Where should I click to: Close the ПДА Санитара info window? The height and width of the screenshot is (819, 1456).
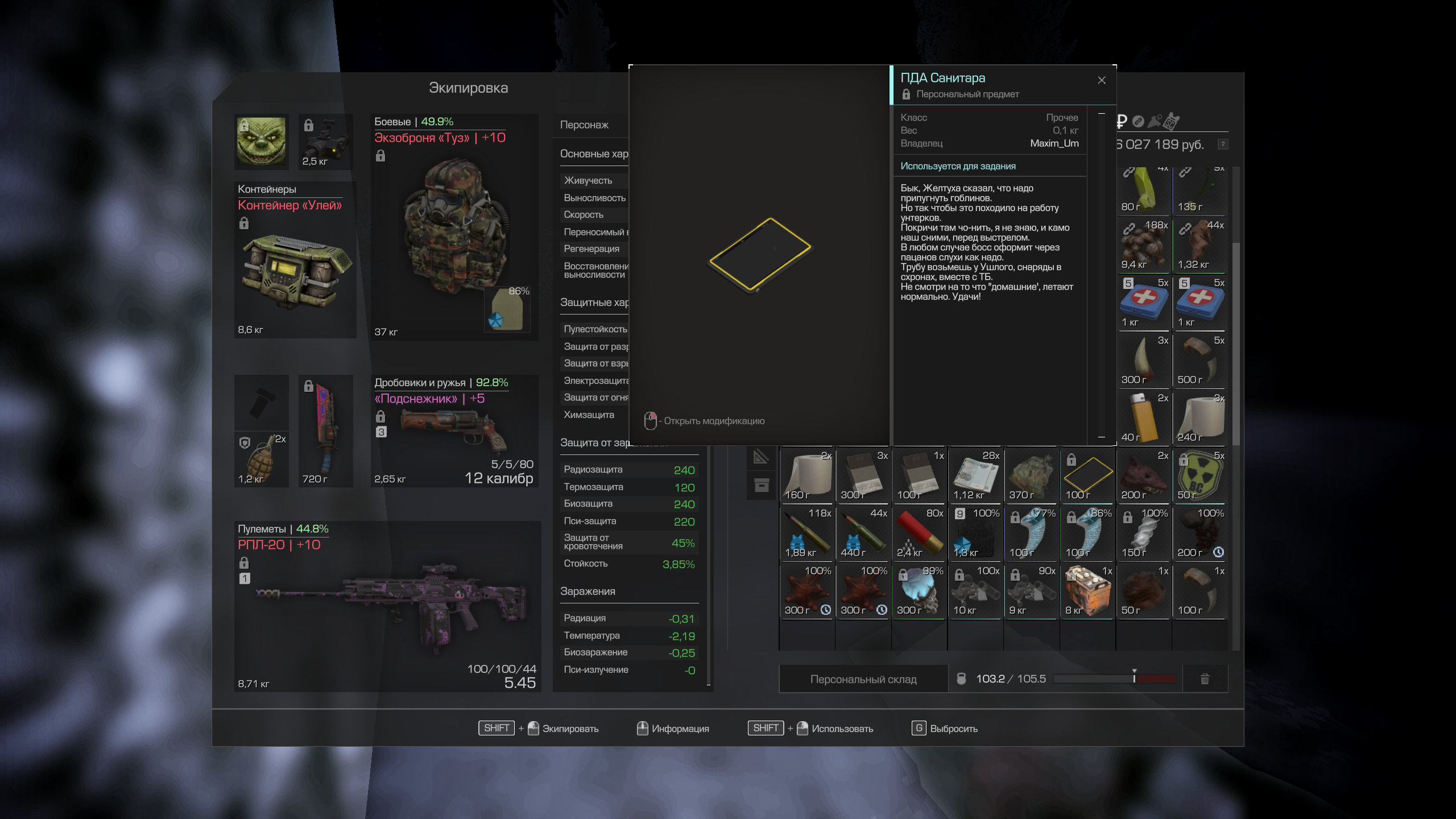click(1102, 80)
